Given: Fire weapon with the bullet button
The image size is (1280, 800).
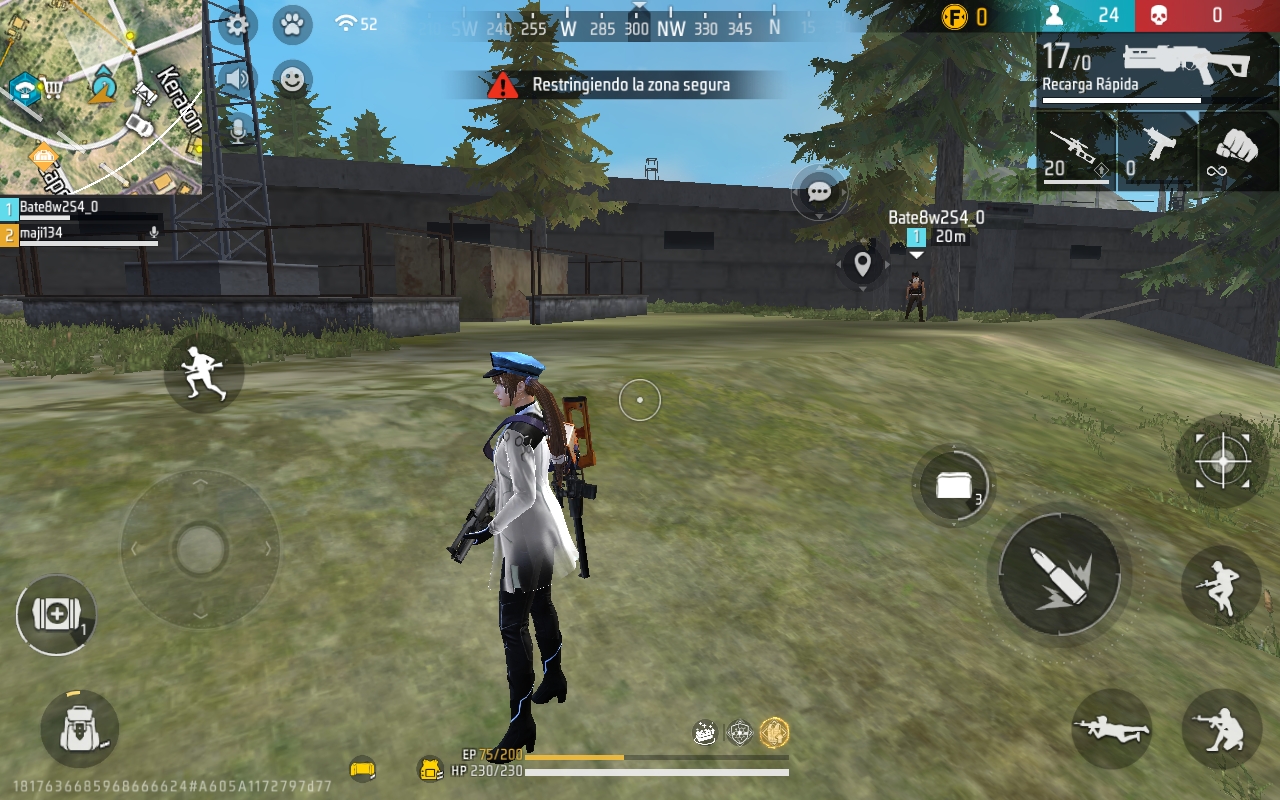Looking at the screenshot, I should tap(1059, 575).
